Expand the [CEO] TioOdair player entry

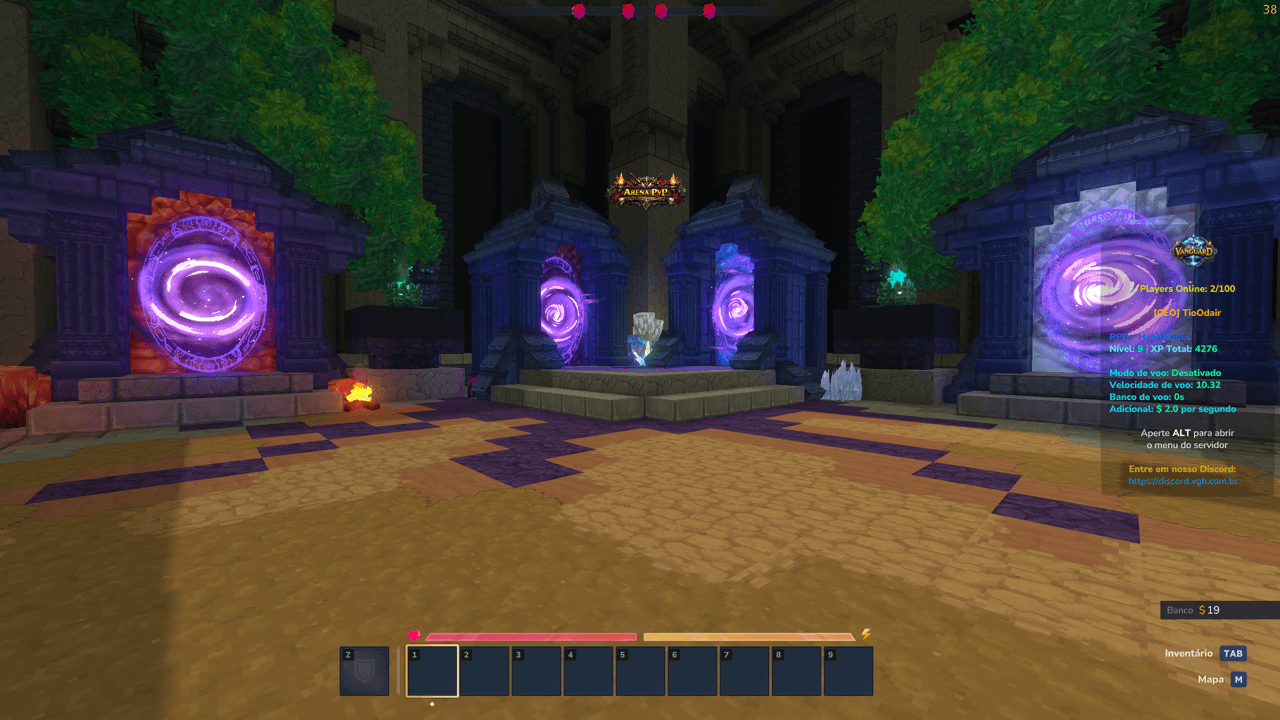[1186, 311]
